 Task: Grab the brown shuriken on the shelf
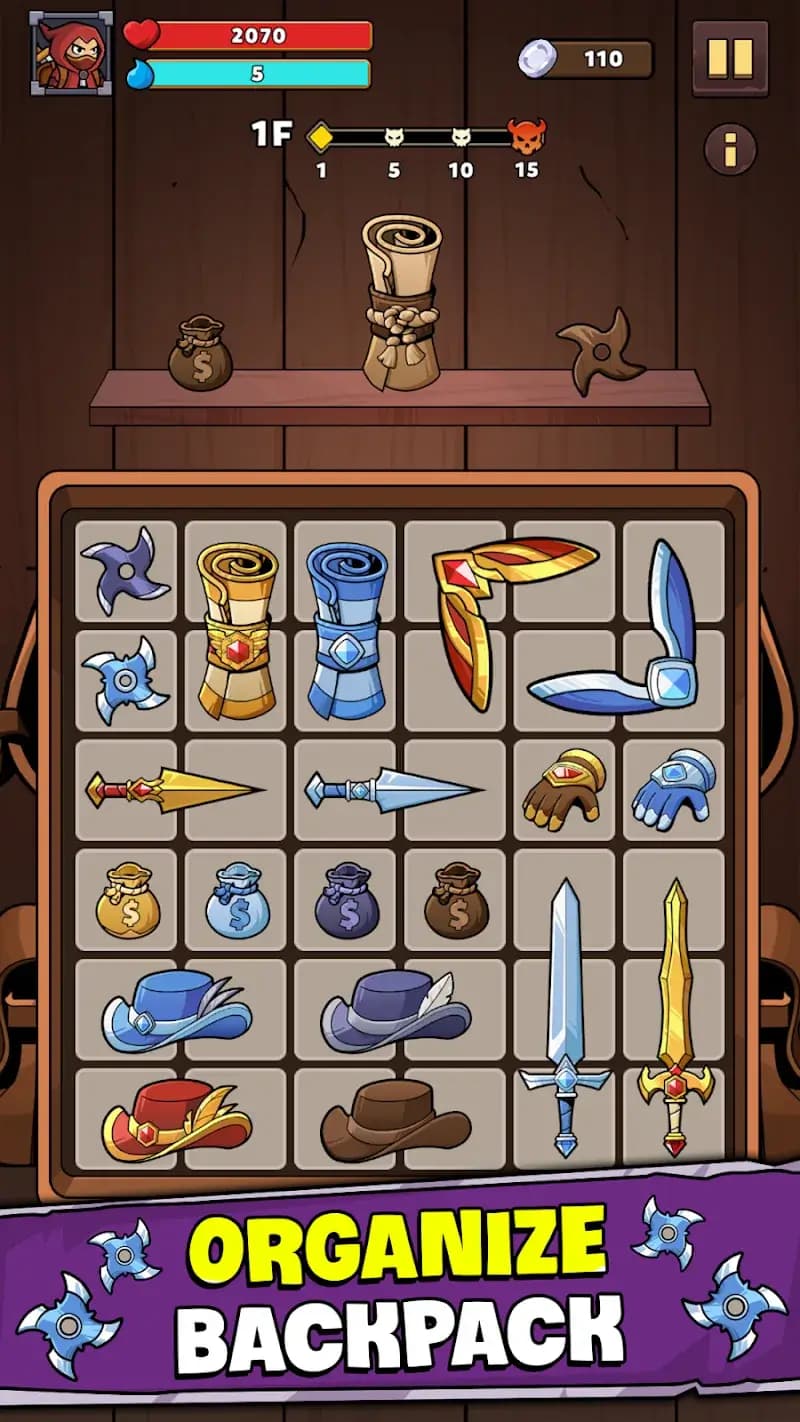601,351
